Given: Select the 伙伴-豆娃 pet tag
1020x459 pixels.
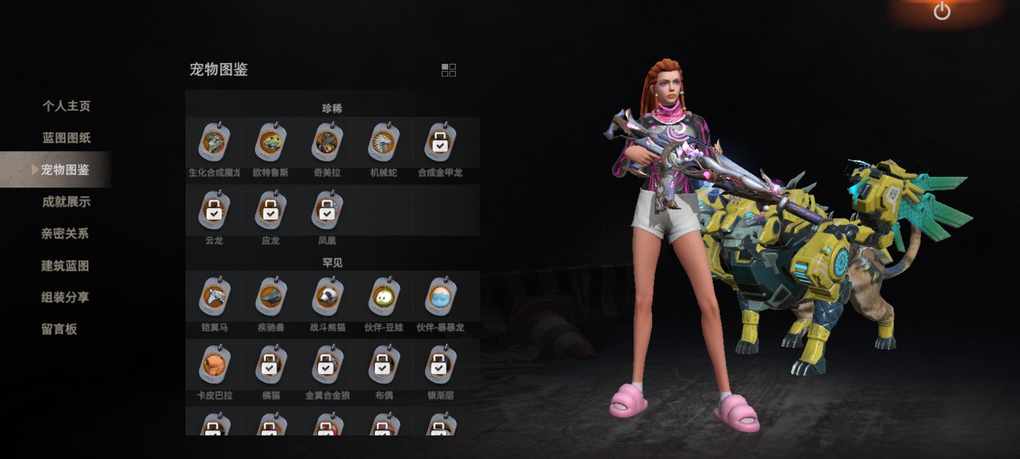Looking at the screenshot, I should 383,297.
